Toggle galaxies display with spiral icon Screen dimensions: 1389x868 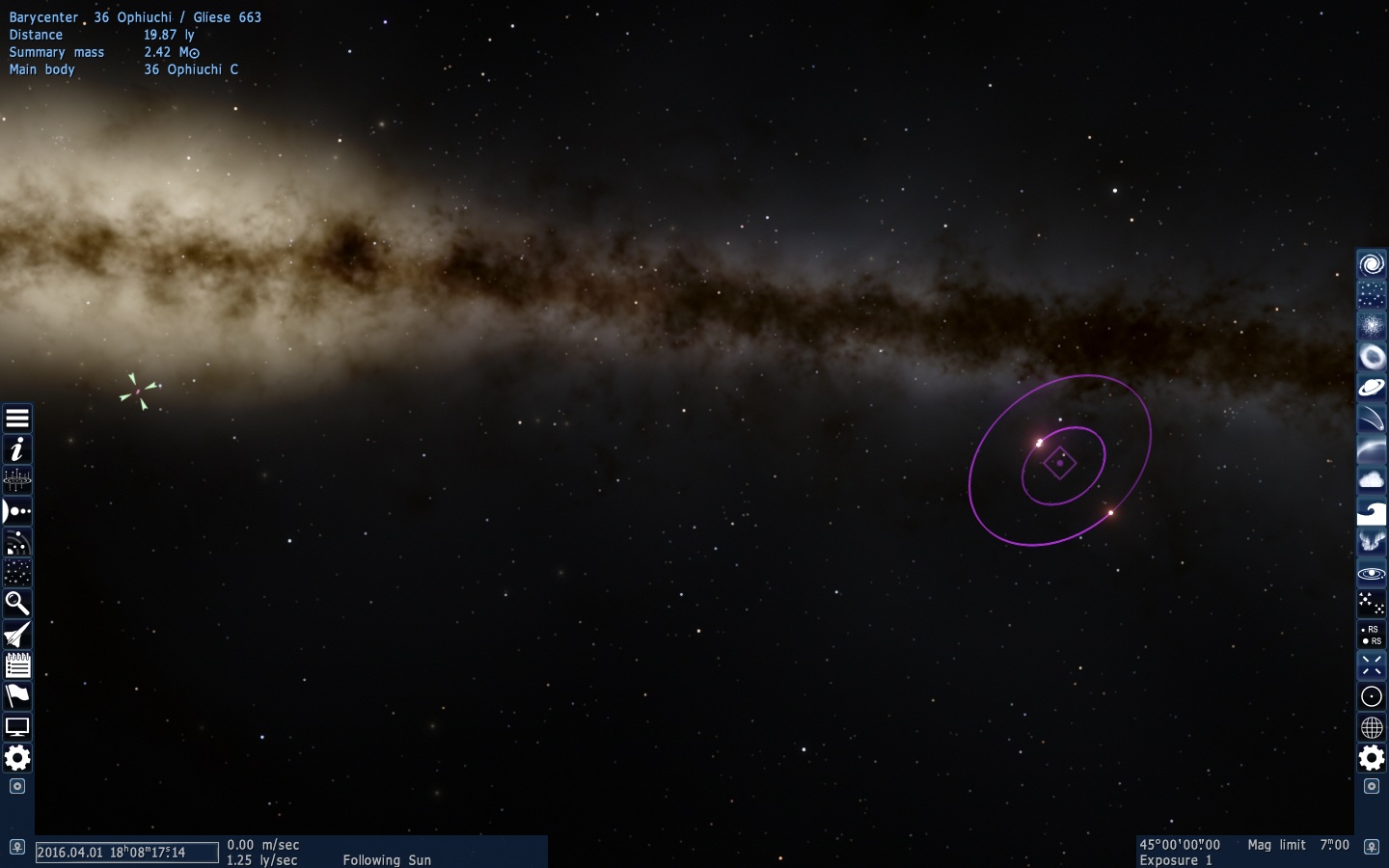click(x=1372, y=264)
